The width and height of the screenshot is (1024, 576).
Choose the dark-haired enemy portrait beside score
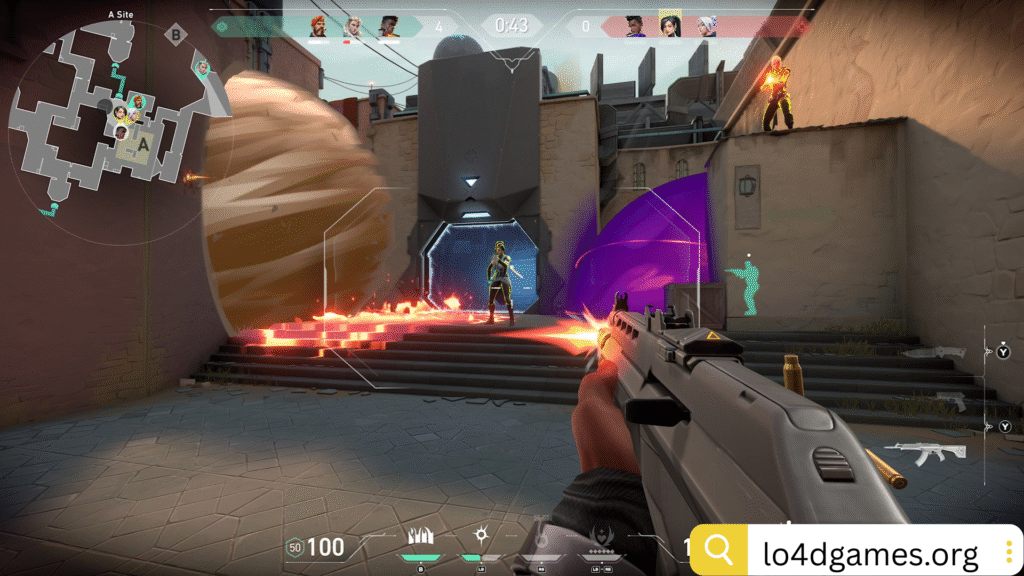click(635, 26)
